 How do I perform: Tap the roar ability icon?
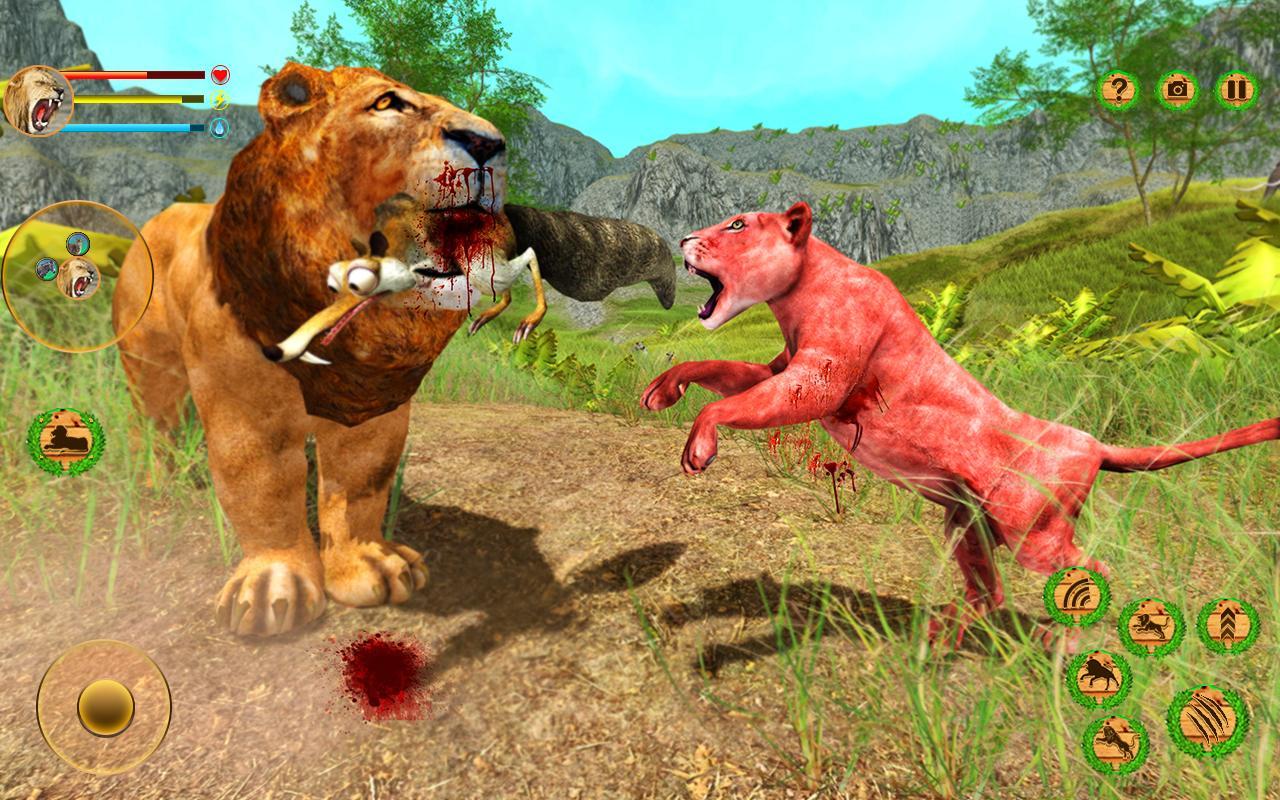click(1076, 596)
